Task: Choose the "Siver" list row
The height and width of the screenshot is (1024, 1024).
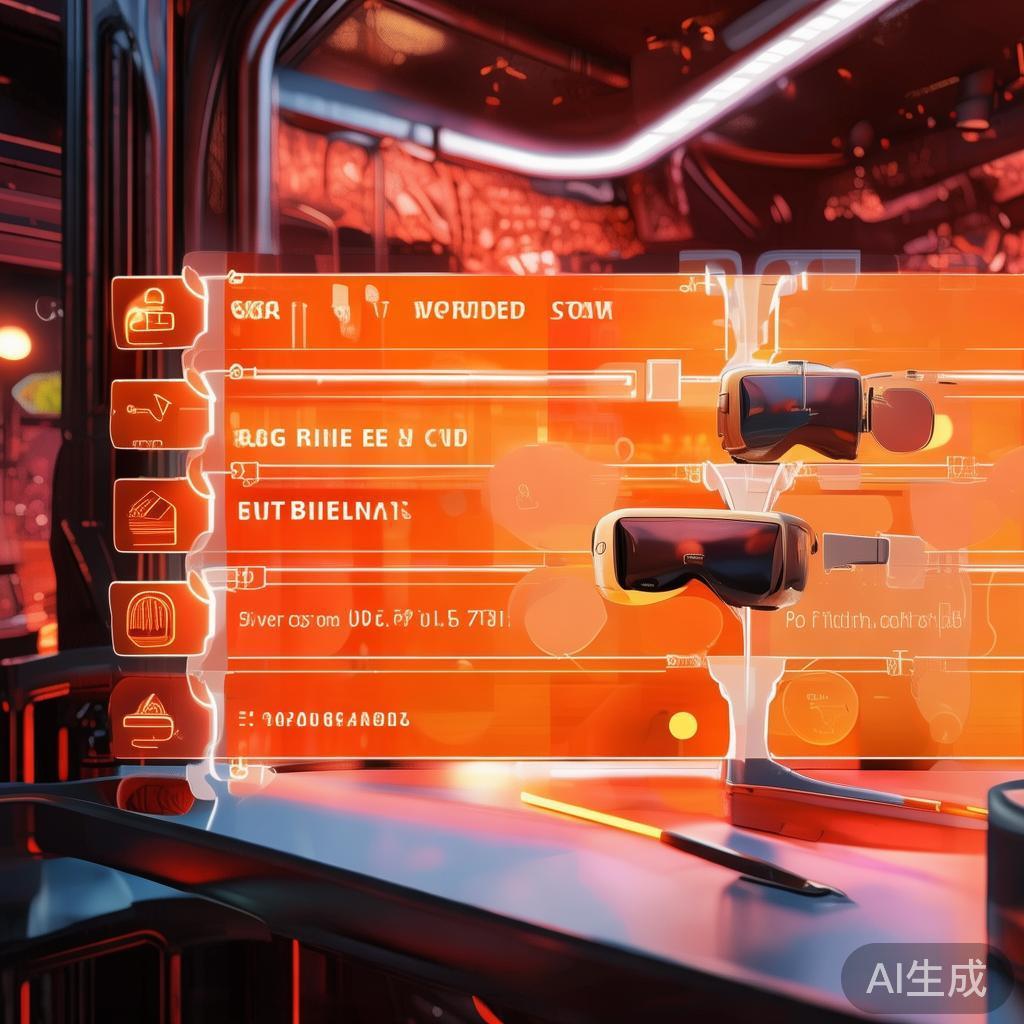Action: click(370, 619)
